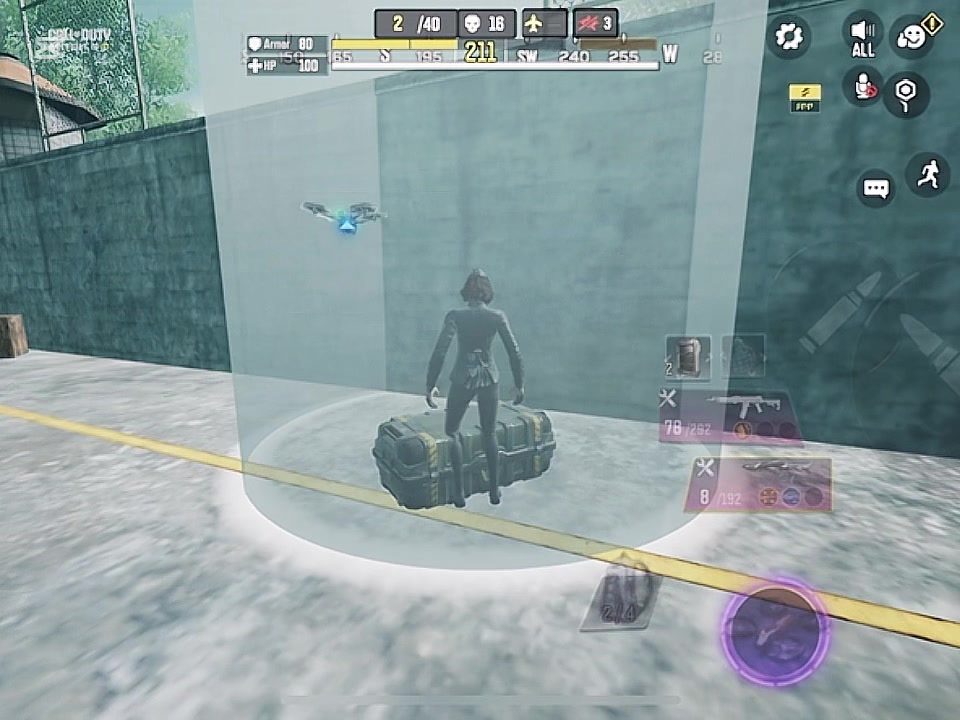Open the gear settings menu
The height and width of the screenshot is (720, 960).
(789, 37)
